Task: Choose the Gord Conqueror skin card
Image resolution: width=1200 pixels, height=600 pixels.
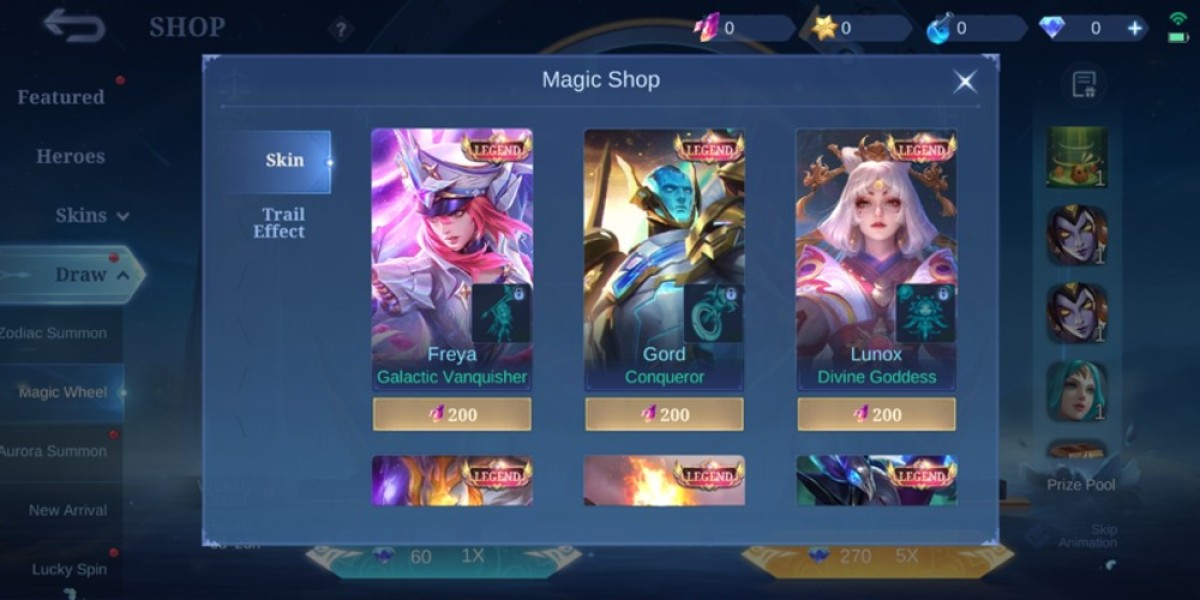Action: click(x=664, y=258)
